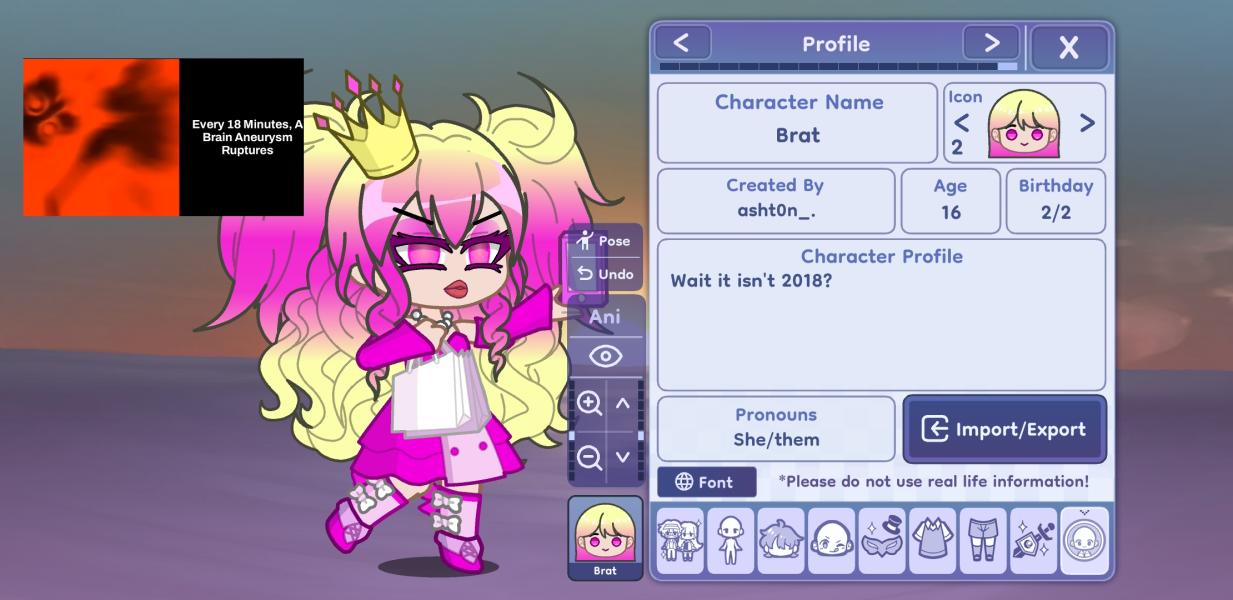1233x600 pixels.
Task: Undo the last change
Action: click(605, 274)
